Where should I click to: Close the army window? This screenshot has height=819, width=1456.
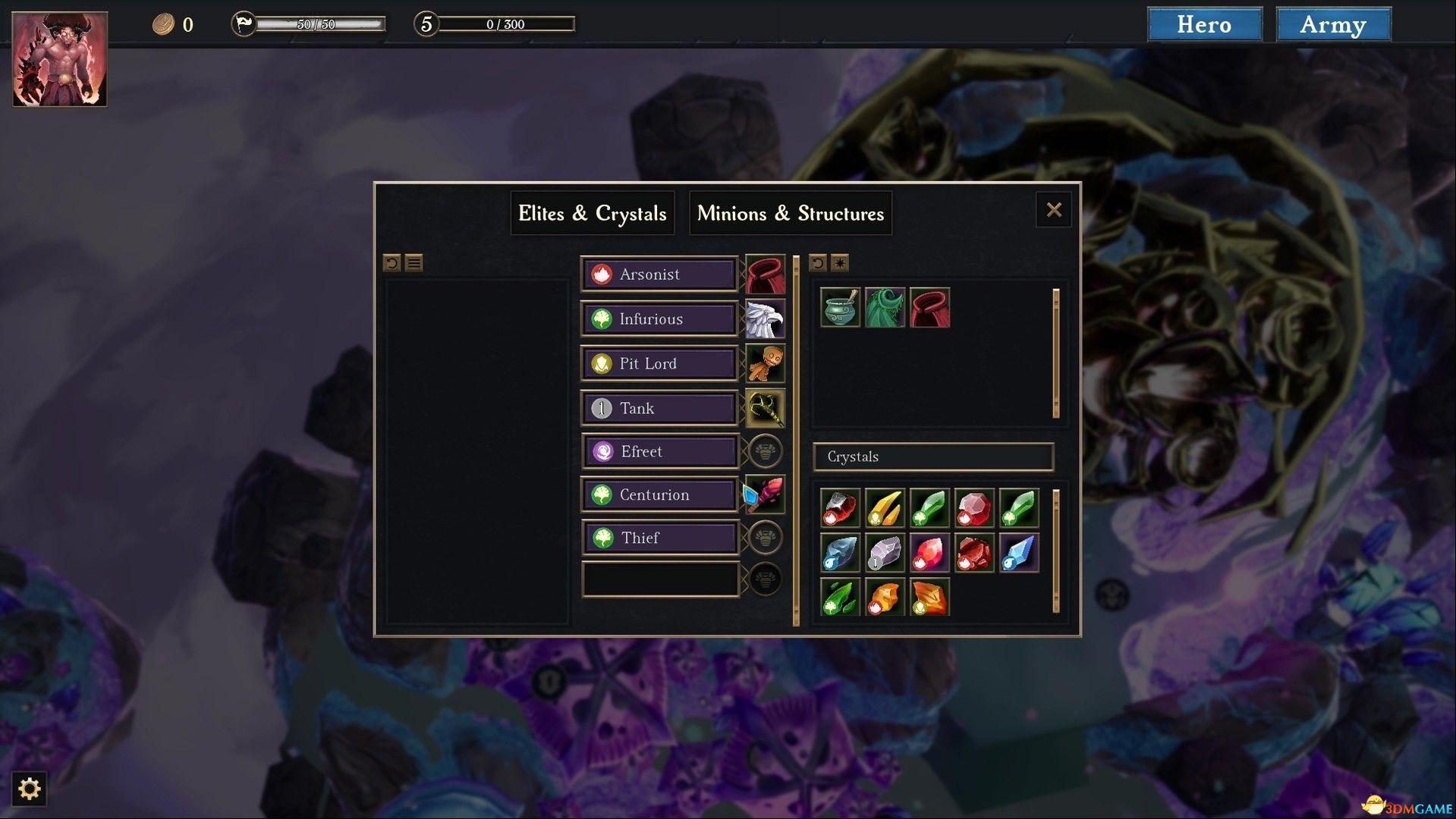pyautogui.click(x=1053, y=210)
